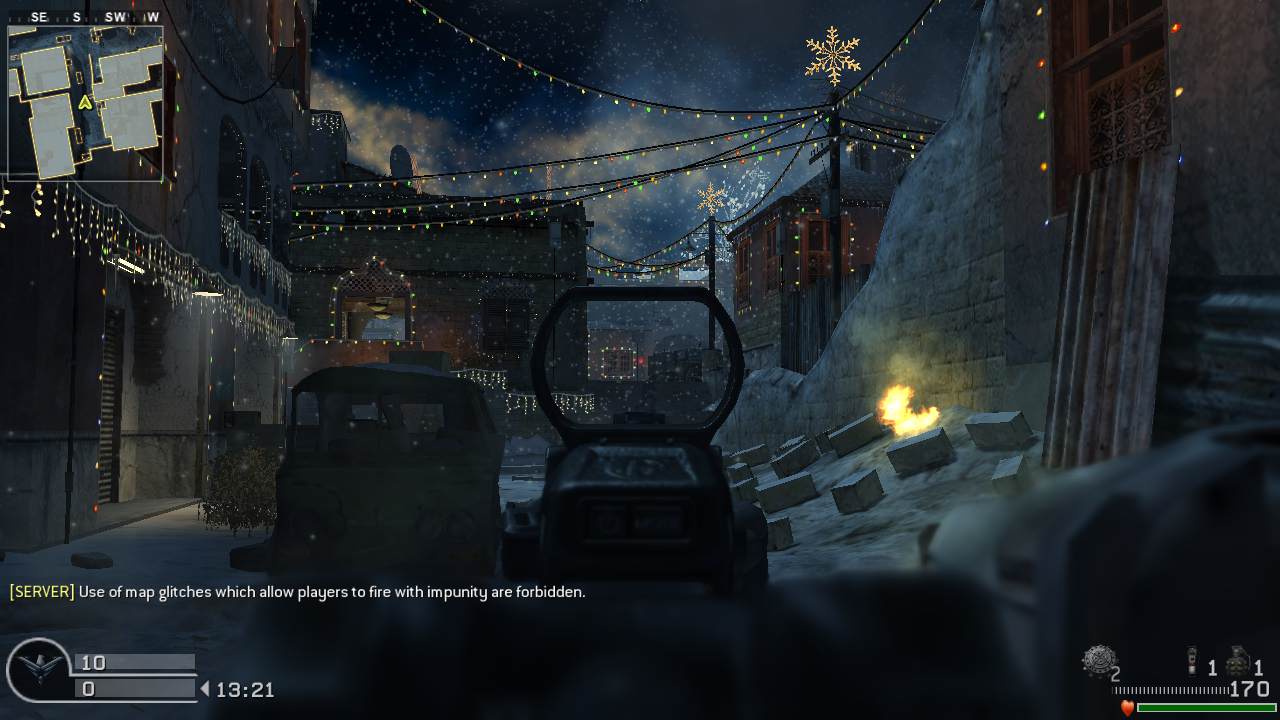
Task: Select the flashbang special grenade icon
Action: [x=1192, y=662]
